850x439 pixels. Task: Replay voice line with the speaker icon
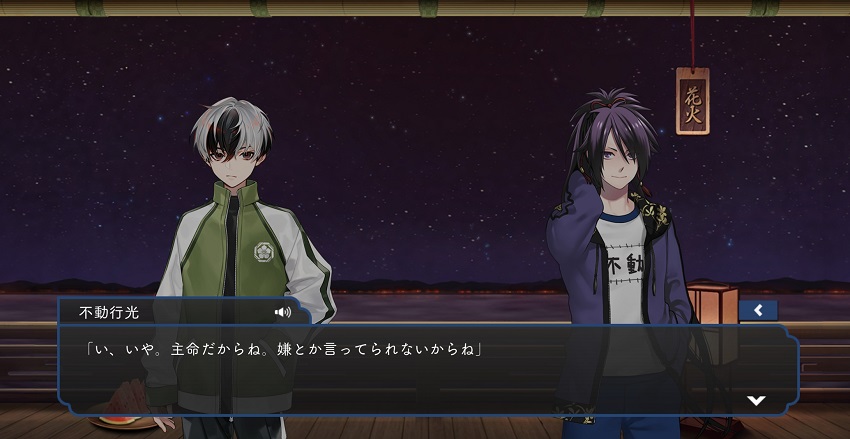pos(283,312)
